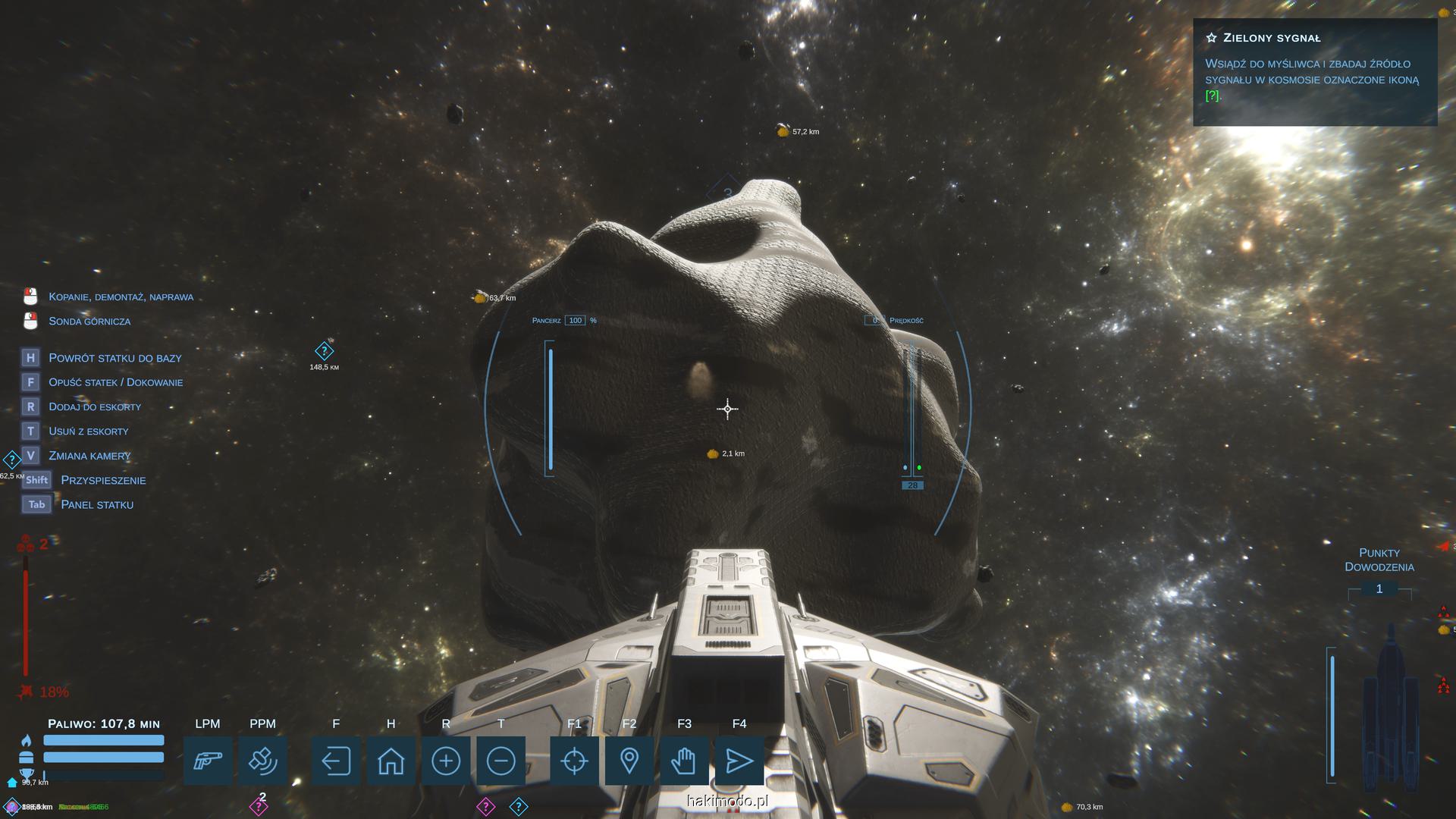
Task: Select the location pin command
Action: [629, 761]
